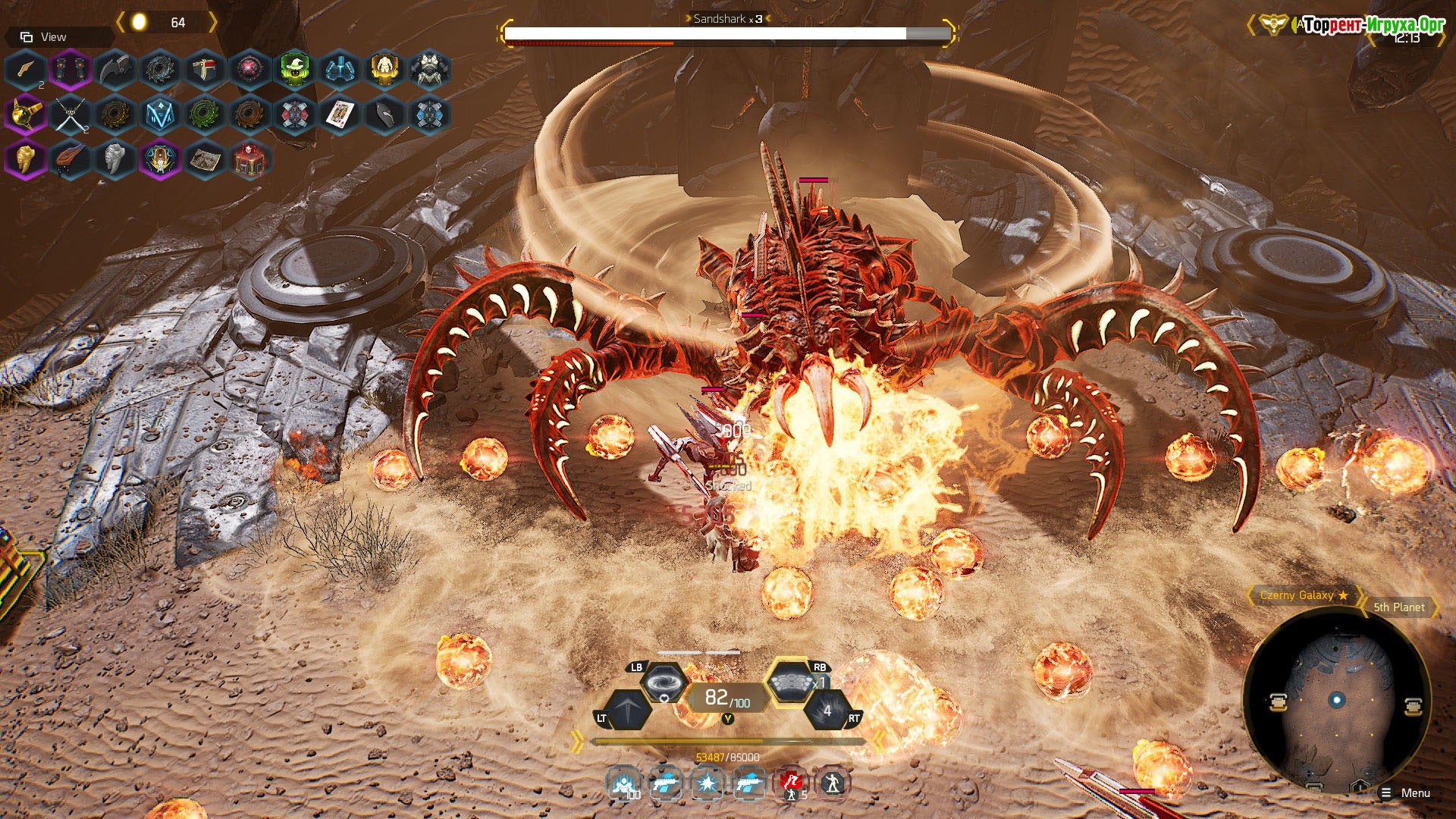Screen dimensions: 1456x819
Task: Select the playing card item
Action: click(x=339, y=115)
